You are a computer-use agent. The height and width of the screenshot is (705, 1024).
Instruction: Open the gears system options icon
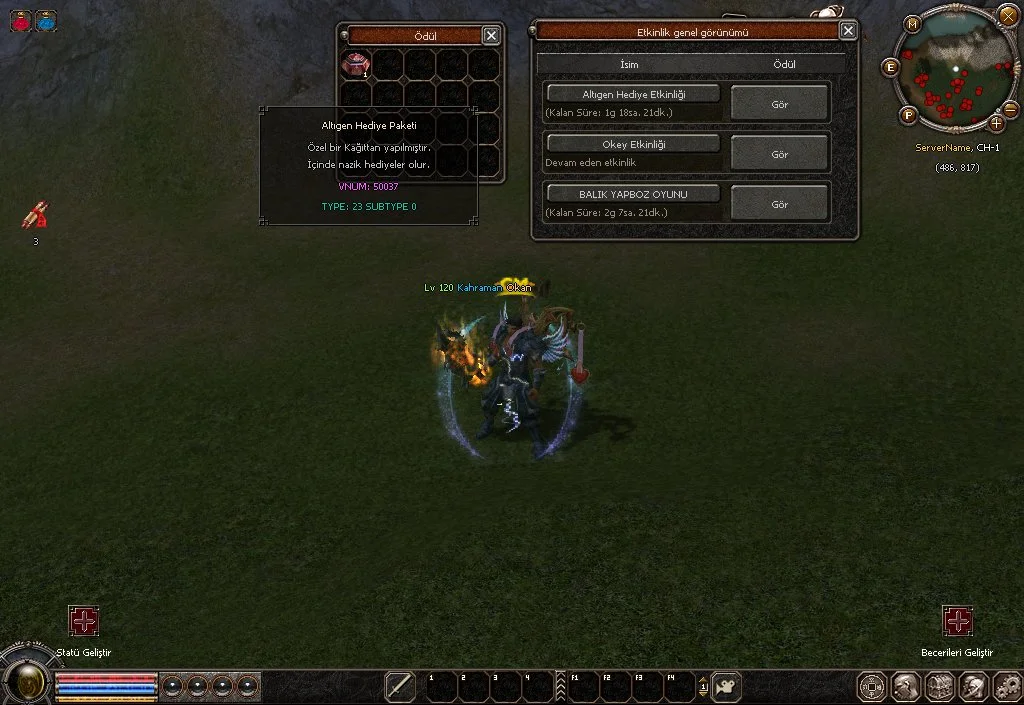1006,686
